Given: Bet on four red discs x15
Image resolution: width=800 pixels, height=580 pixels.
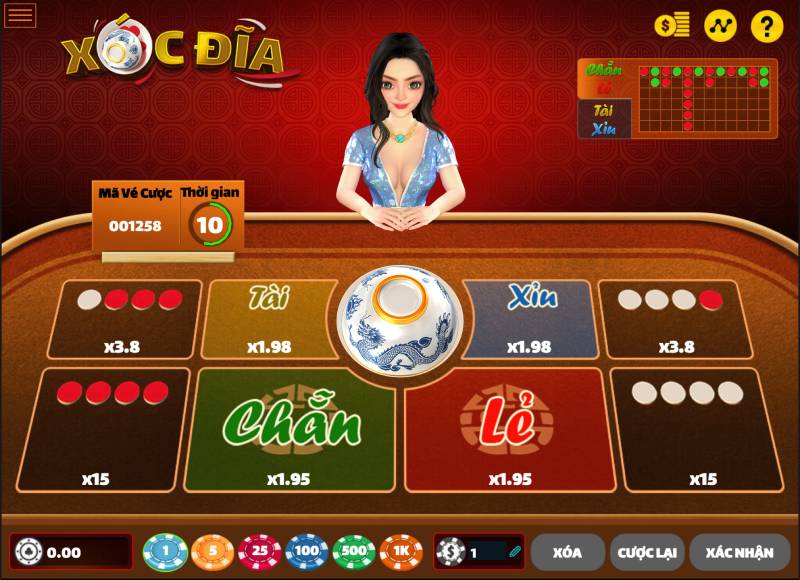Looking at the screenshot, I should [102, 430].
